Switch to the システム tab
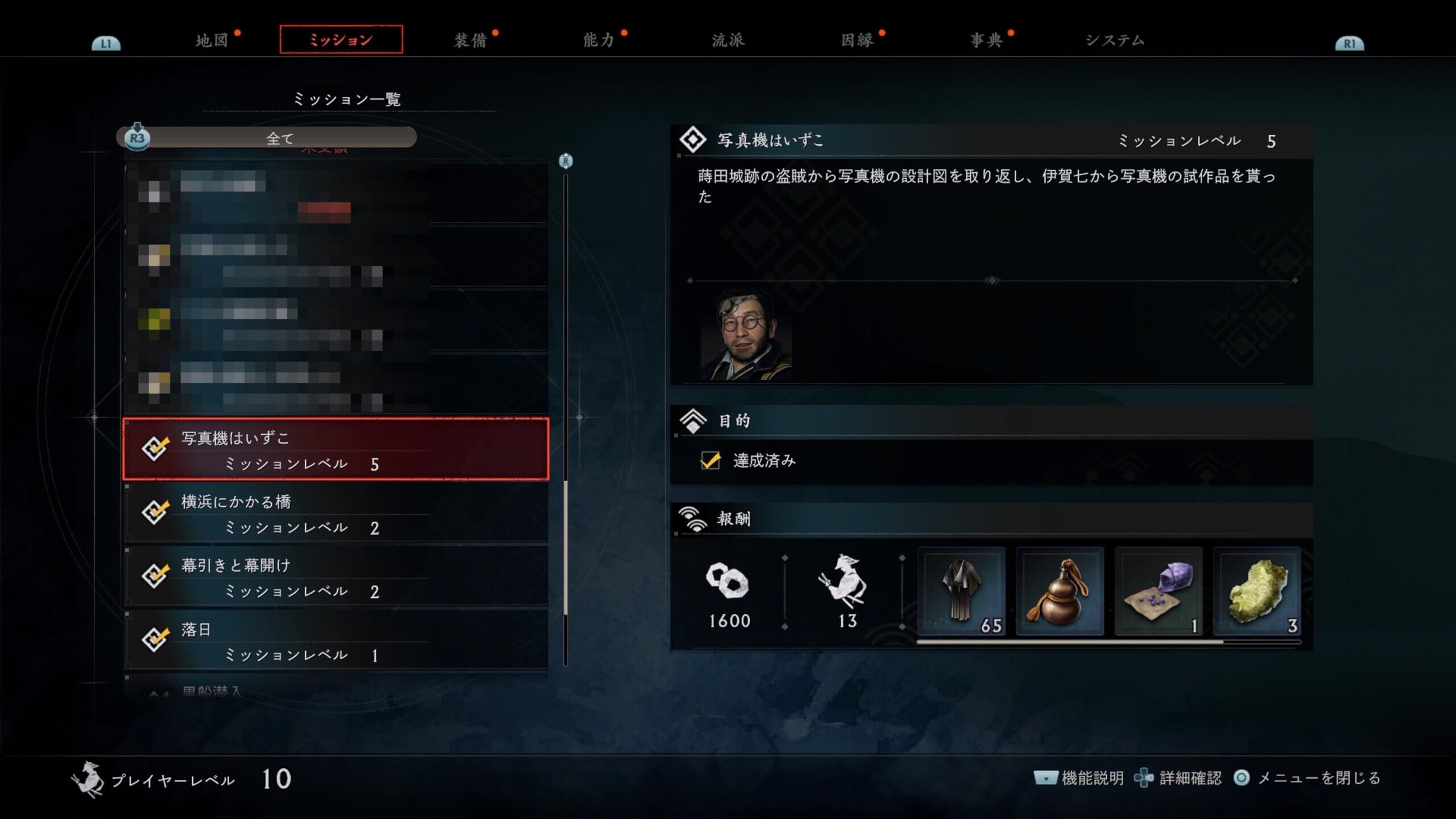 click(1115, 40)
